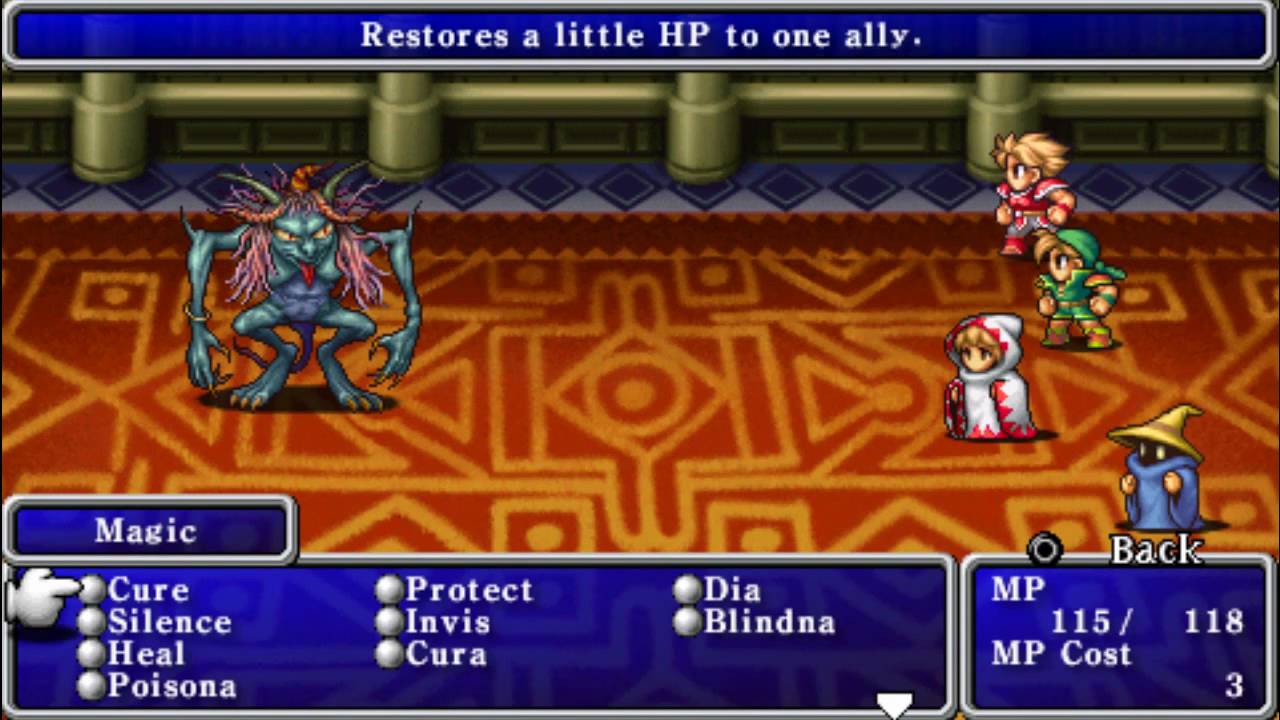Click the bullet icon next to Blindna
Screen dimensions: 1280x720
pyautogui.click(x=686, y=622)
